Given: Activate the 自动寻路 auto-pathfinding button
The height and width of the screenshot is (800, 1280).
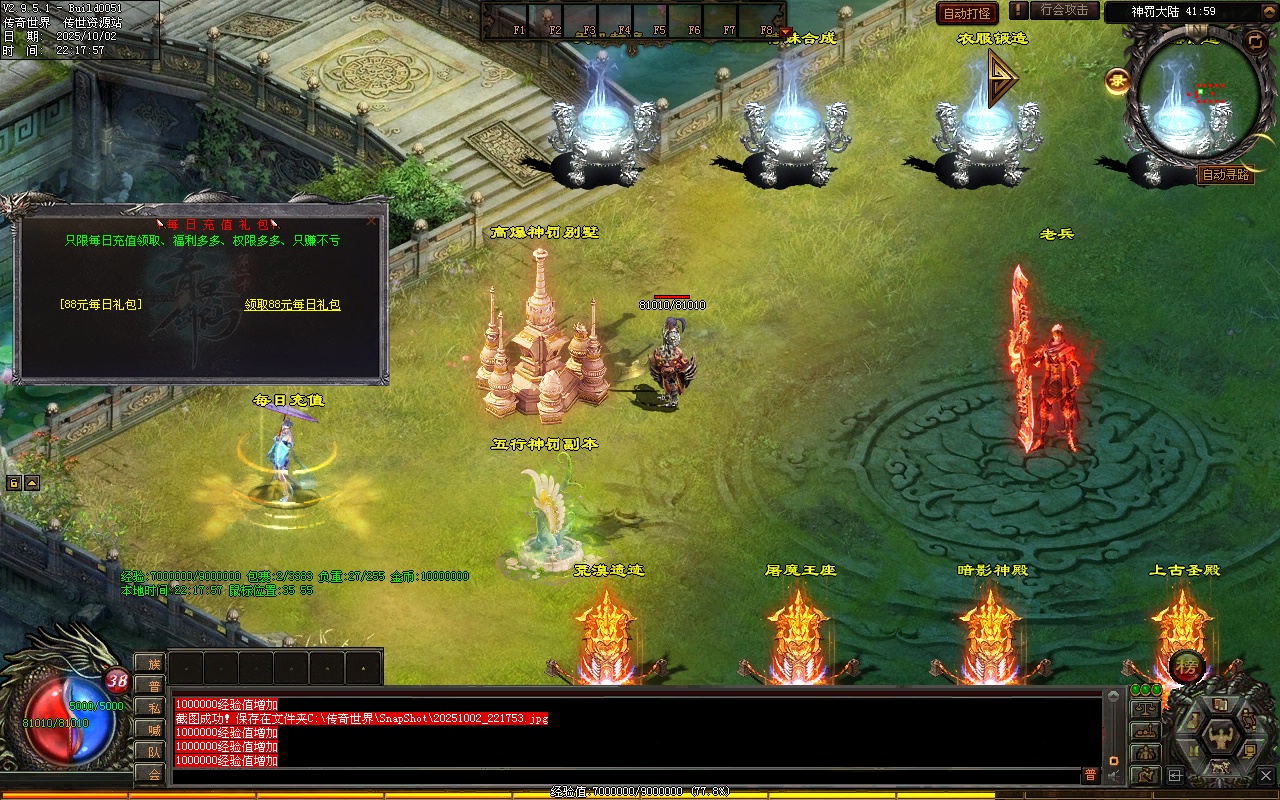Looking at the screenshot, I should point(1225,175).
